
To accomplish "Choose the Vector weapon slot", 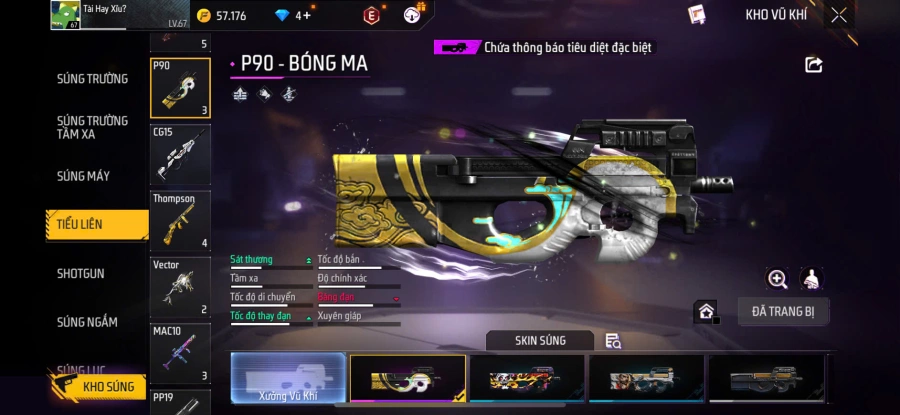I will (180, 287).
